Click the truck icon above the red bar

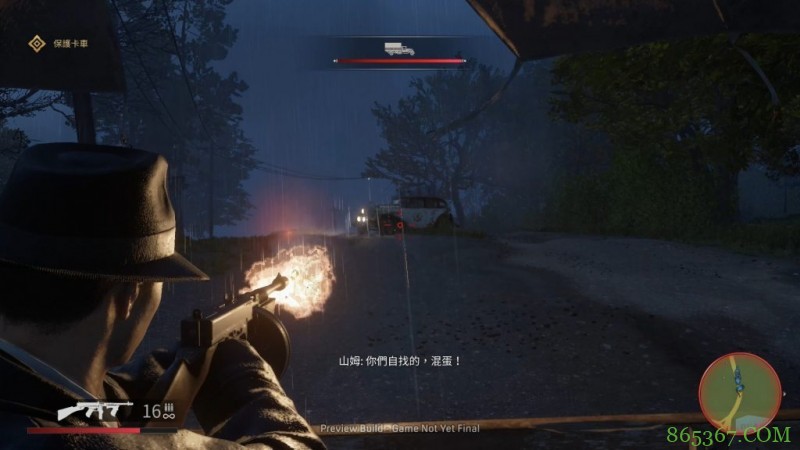click(399, 49)
